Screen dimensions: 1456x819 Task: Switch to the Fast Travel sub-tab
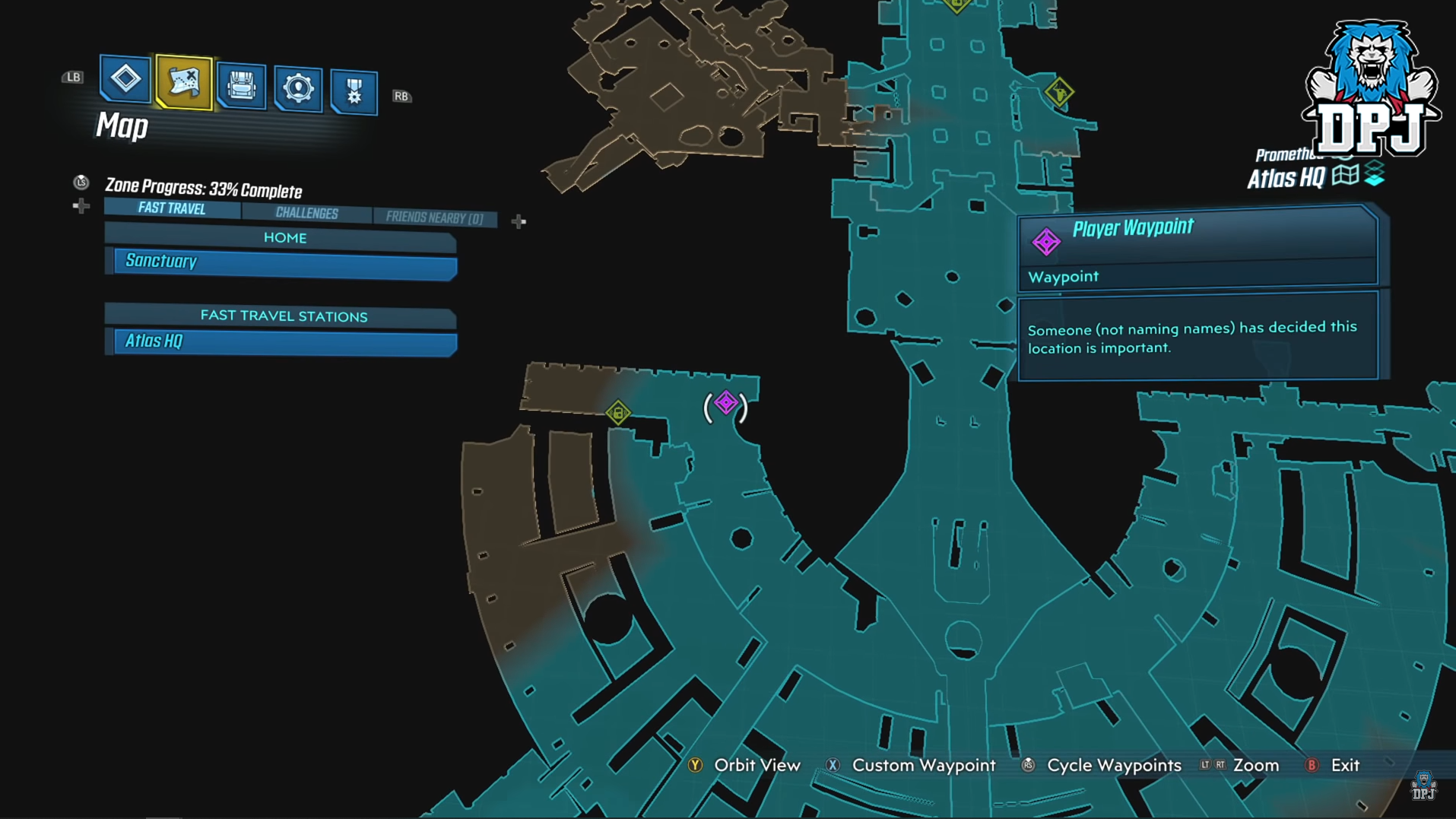(172, 208)
